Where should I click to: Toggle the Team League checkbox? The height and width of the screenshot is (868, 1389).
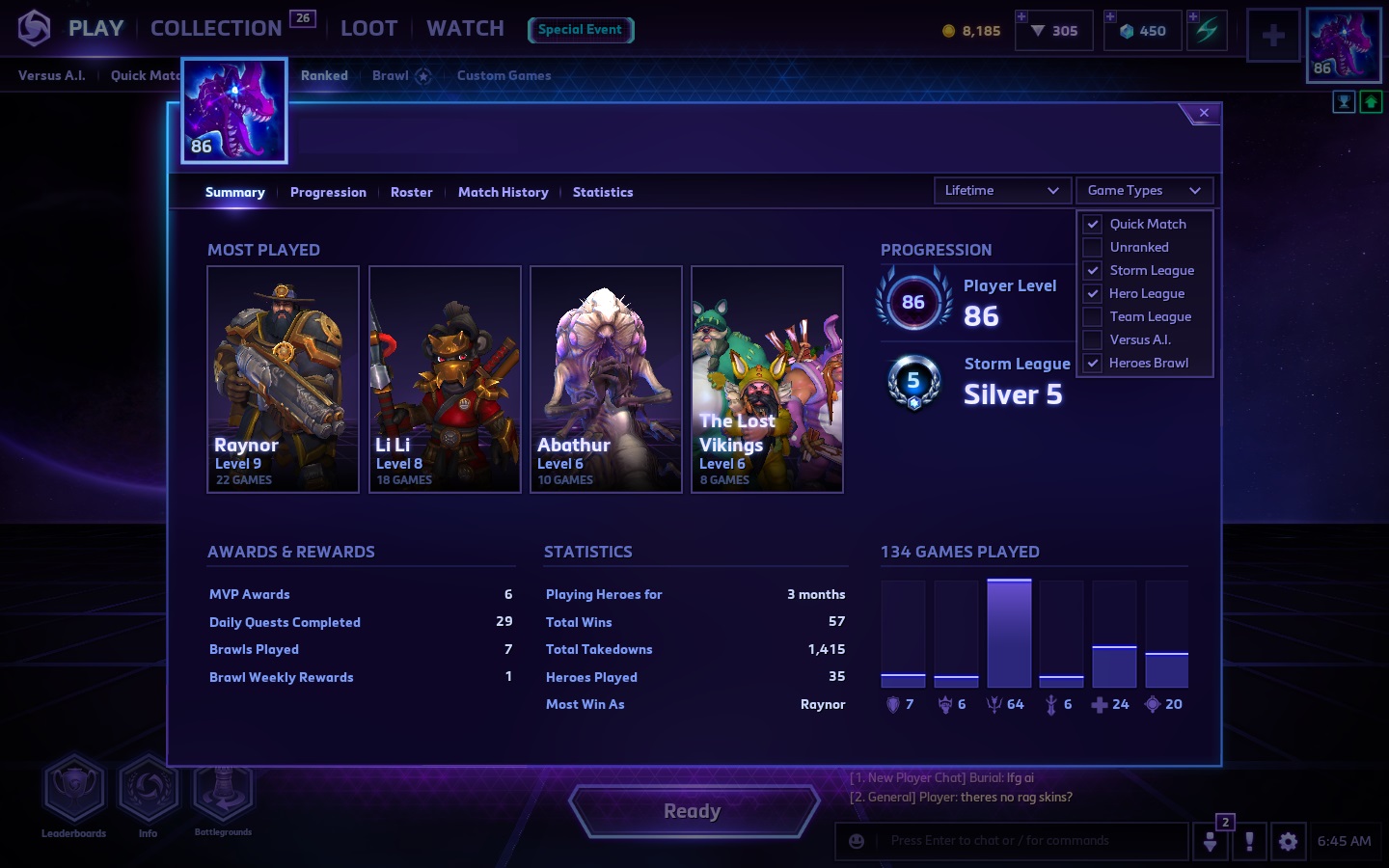[1093, 316]
